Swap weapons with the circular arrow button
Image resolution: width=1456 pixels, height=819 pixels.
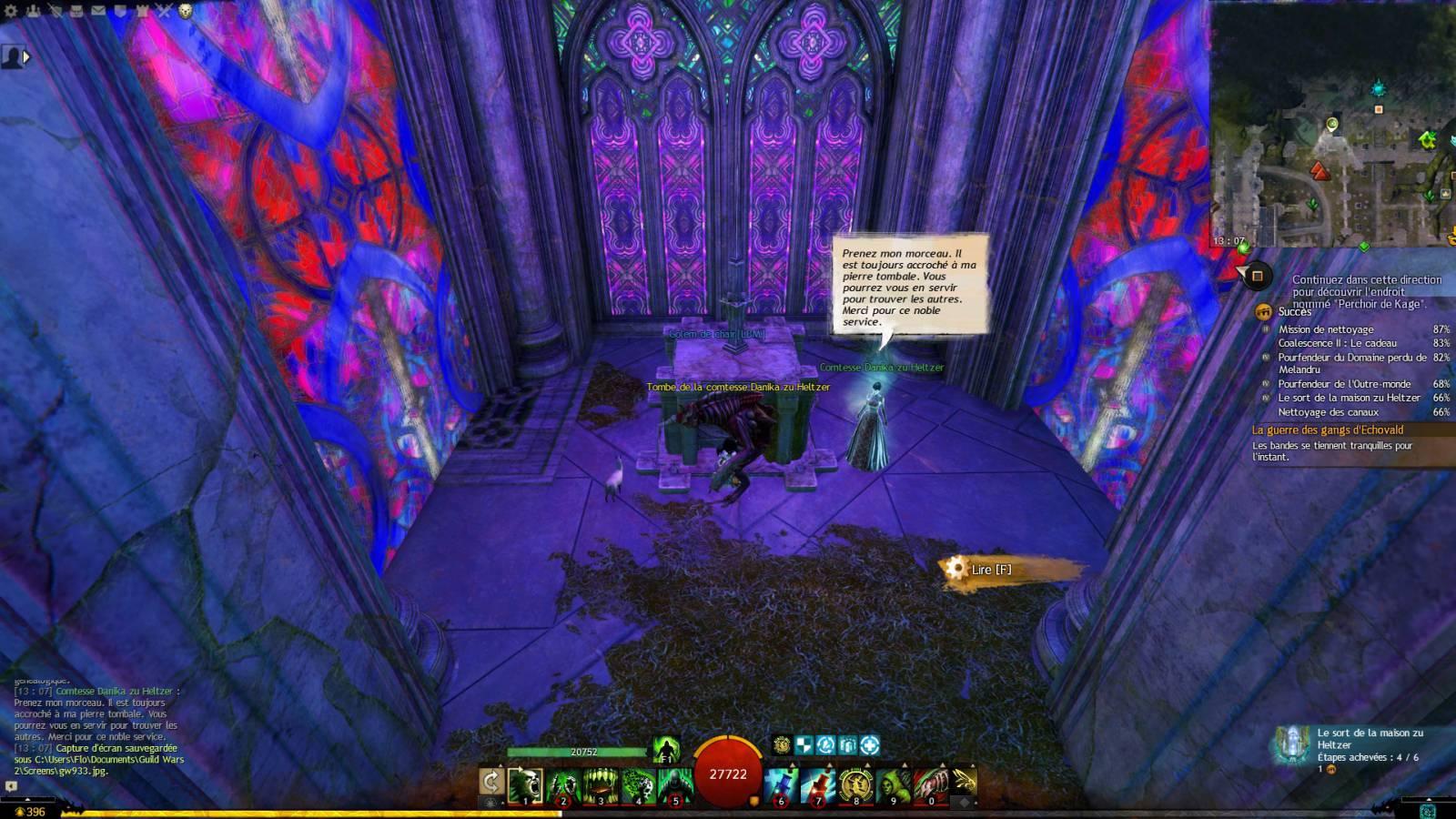click(x=491, y=782)
